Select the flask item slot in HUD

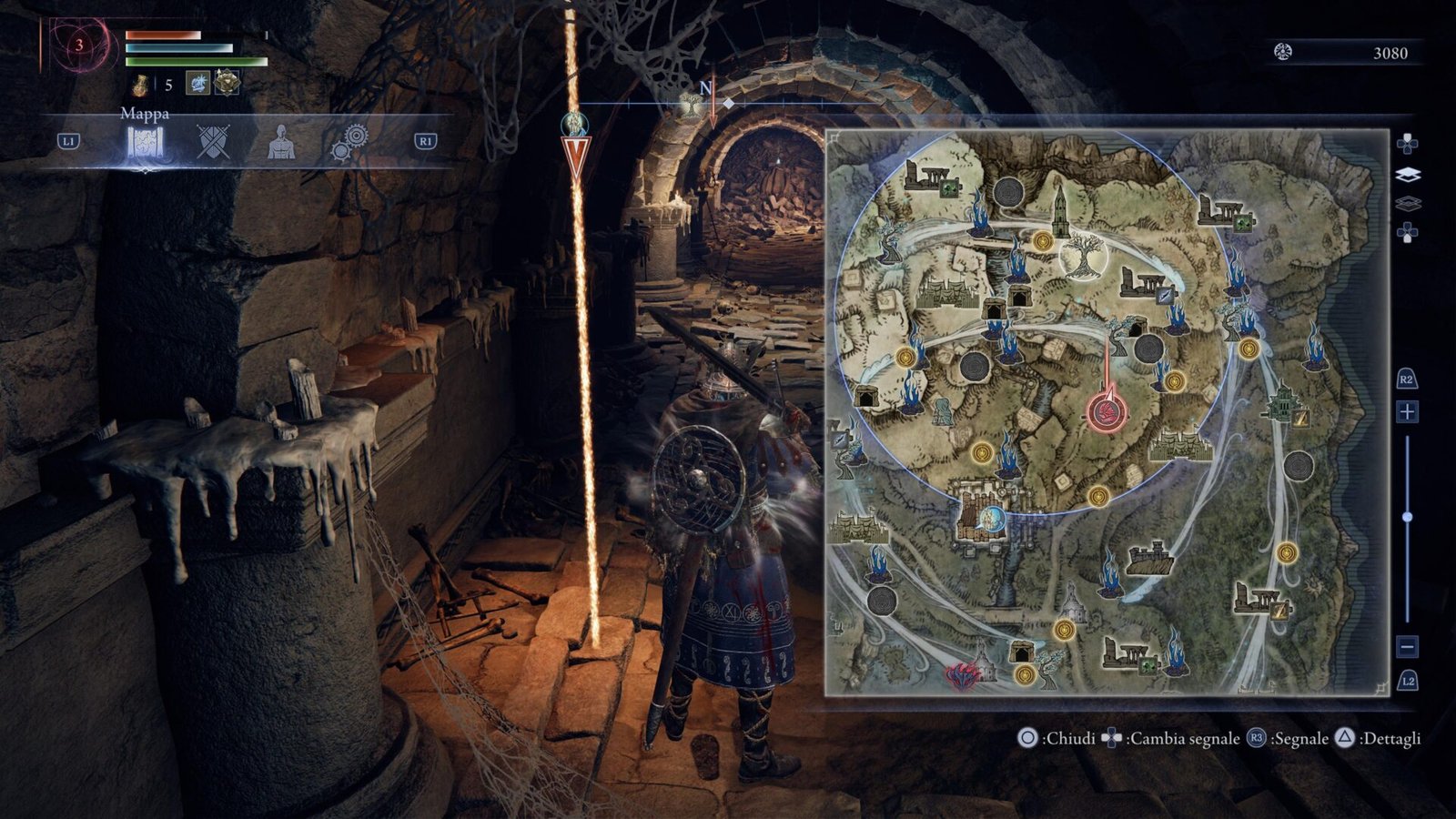141,85
